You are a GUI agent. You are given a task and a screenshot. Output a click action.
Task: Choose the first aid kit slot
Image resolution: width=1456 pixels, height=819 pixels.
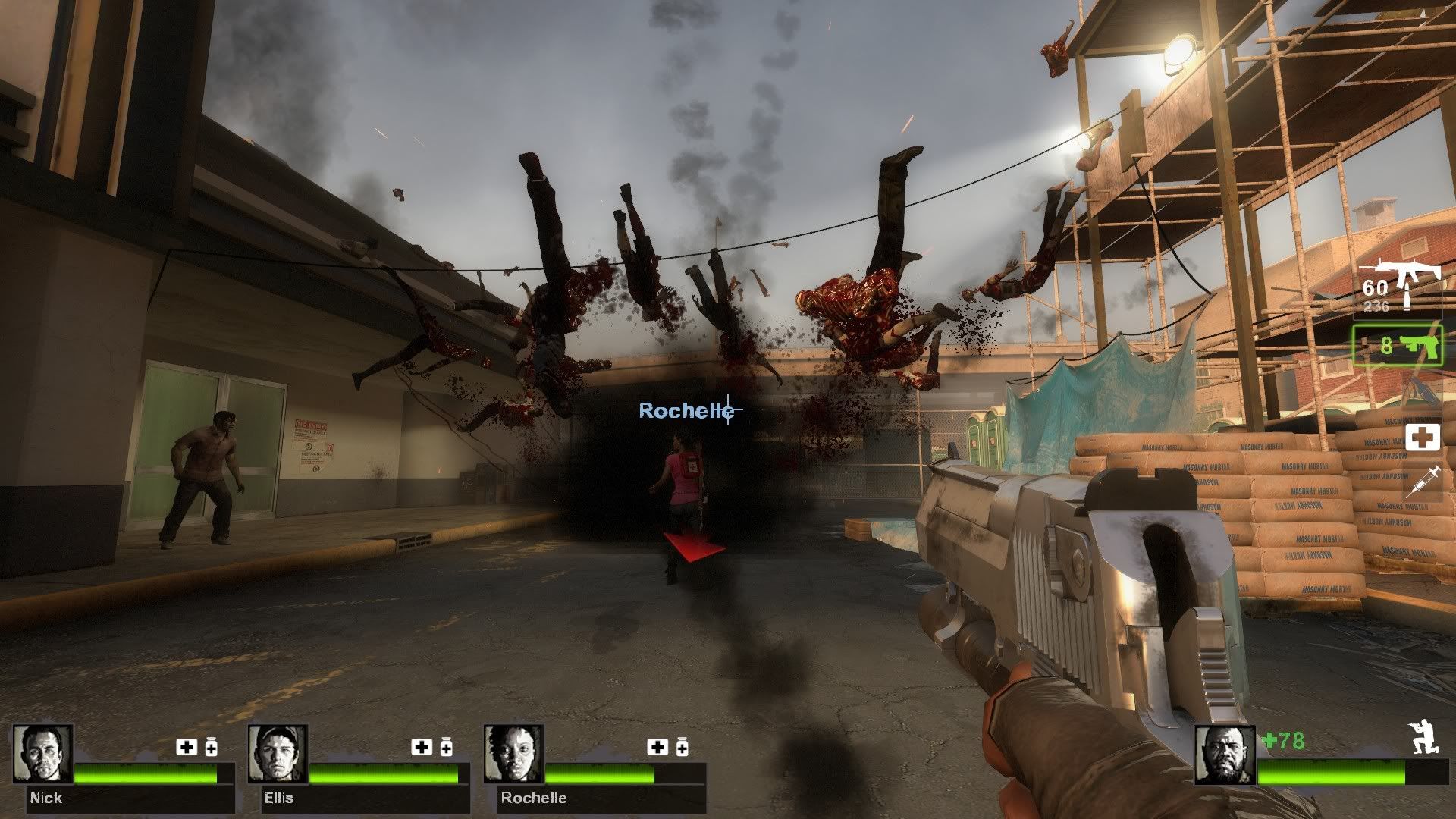tap(1422, 438)
